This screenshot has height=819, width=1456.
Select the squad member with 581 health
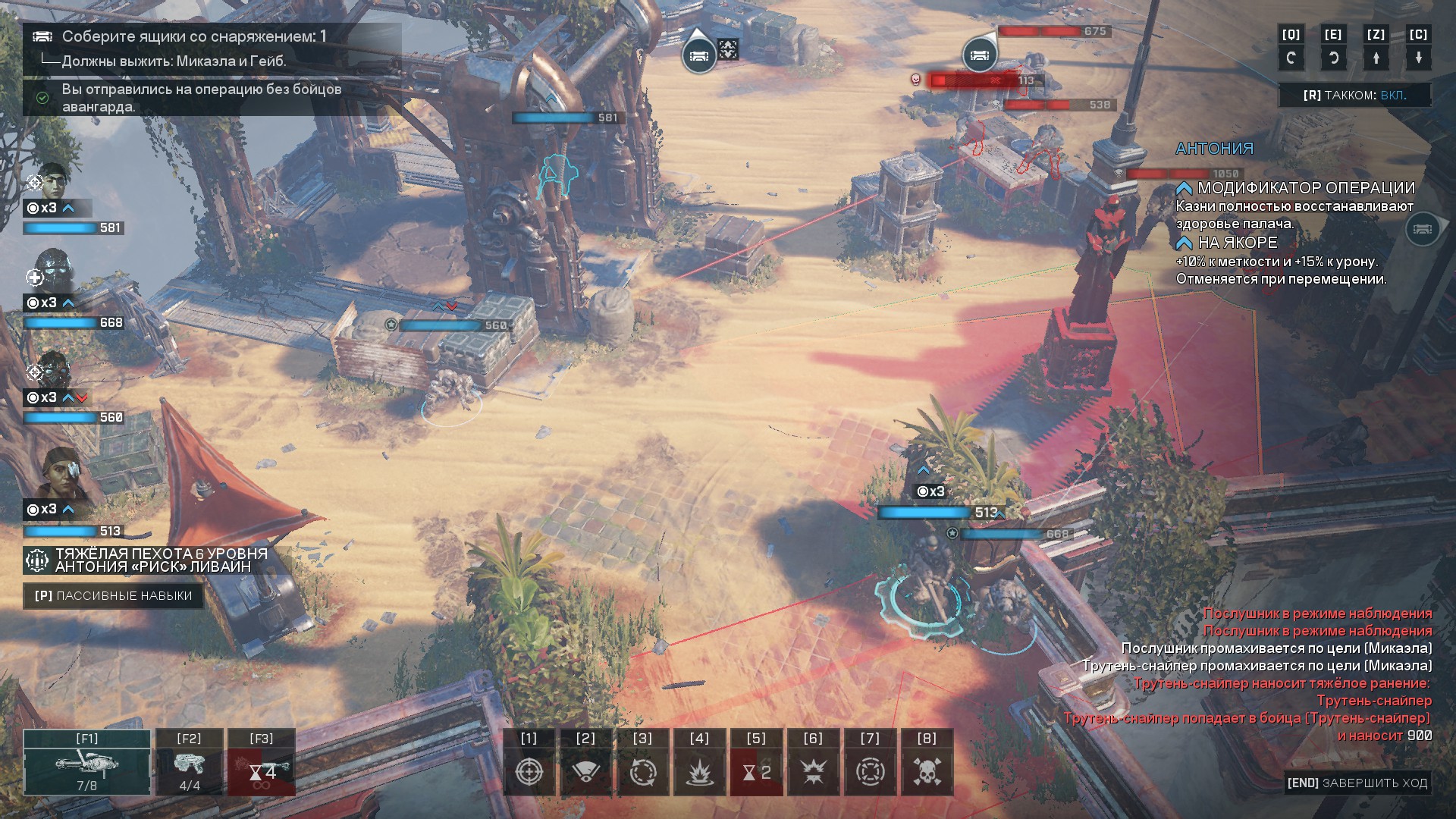[x=52, y=182]
